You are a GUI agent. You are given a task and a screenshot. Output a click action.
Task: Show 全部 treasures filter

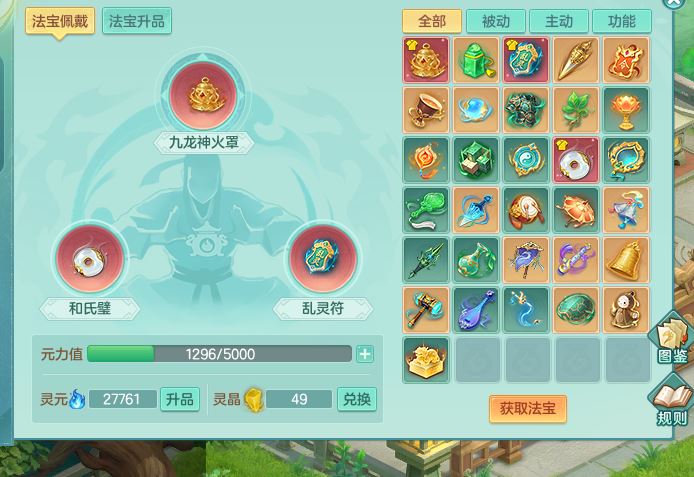[x=432, y=21]
